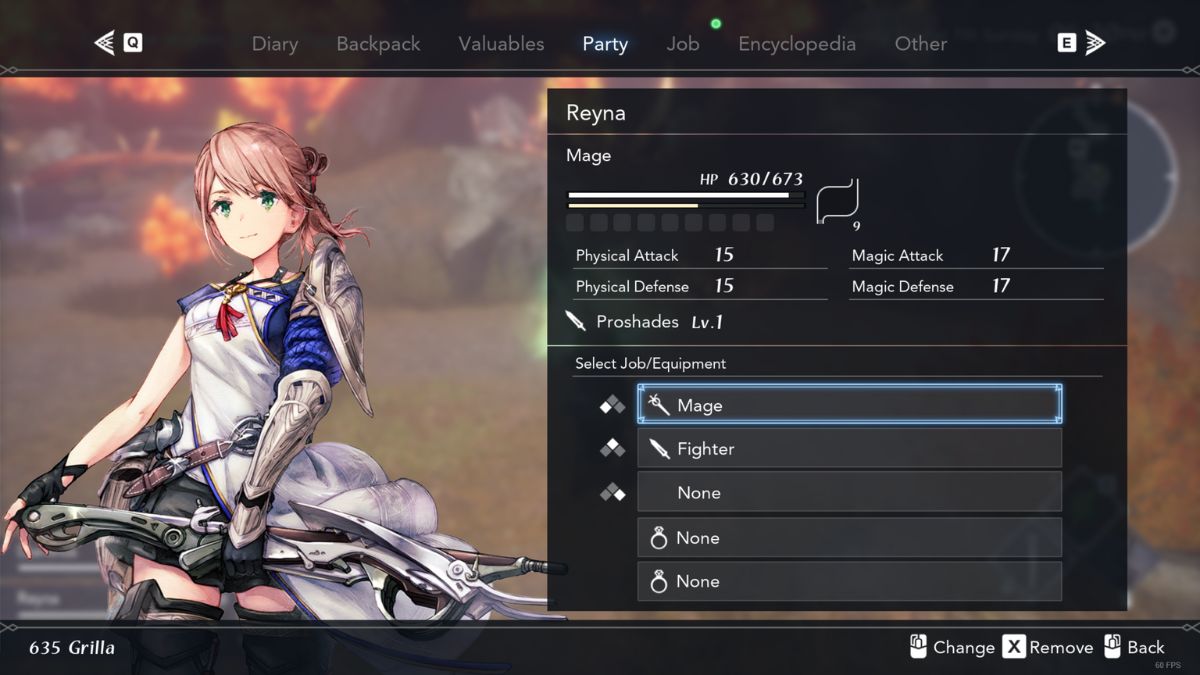
Task: Choose the Fighter job slot
Action: 849,449
